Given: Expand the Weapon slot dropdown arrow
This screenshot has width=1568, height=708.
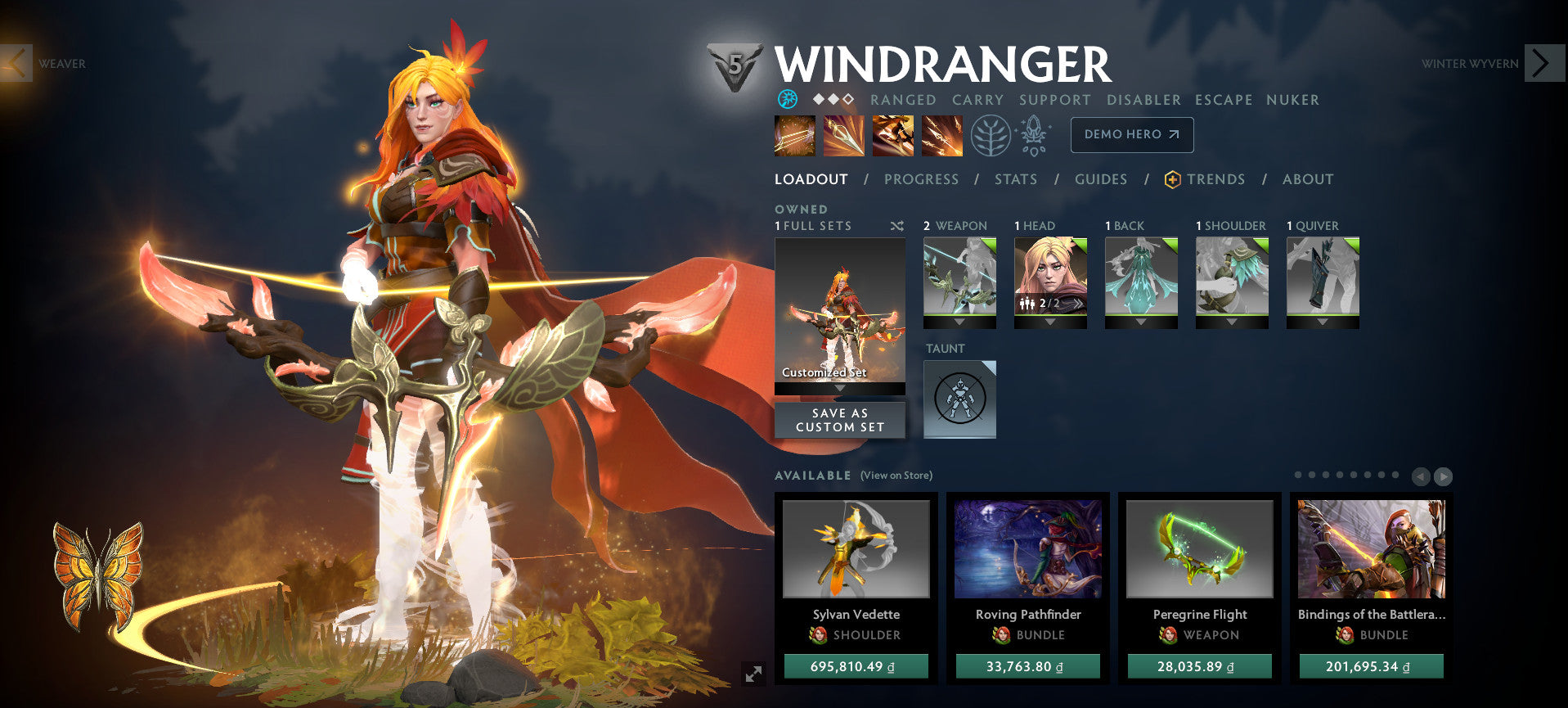Looking at the screenshot, I should pyautogui.click(x=959, y=321).
